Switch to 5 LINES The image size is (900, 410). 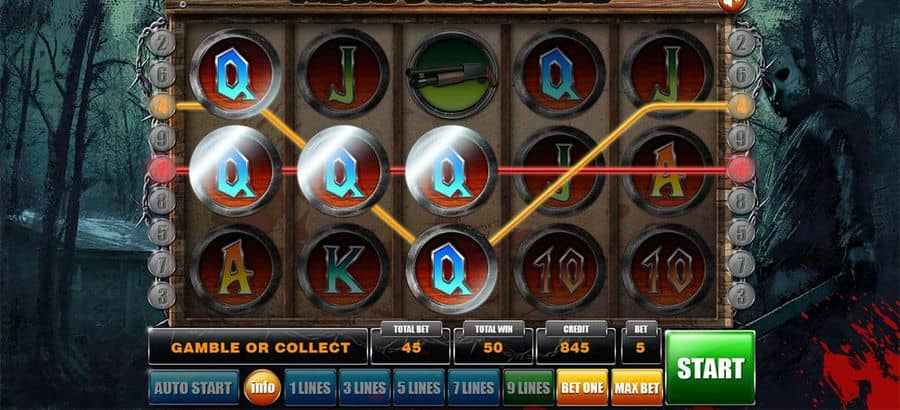coord(418,387)
